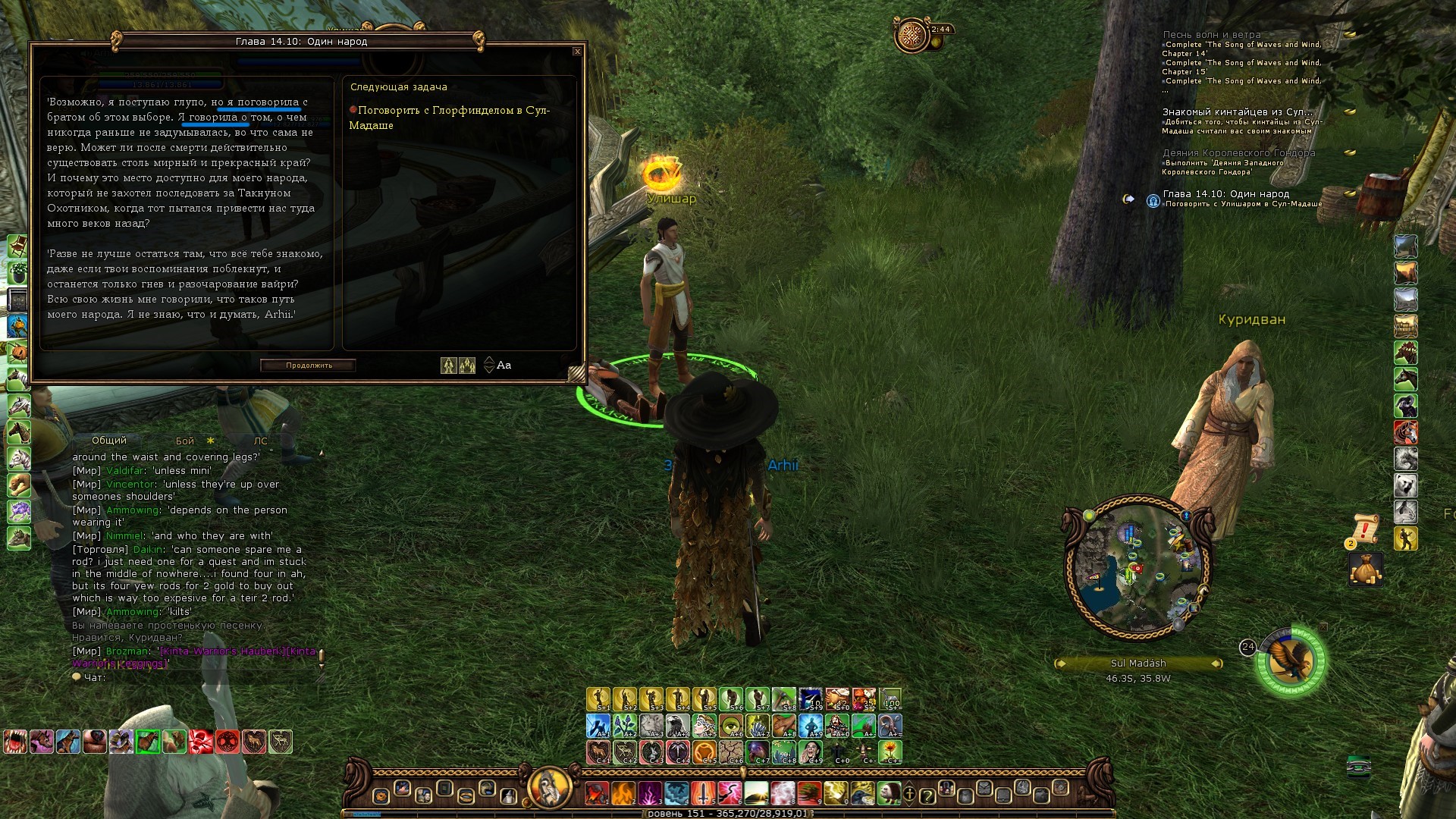Open the question mark help button
Screen dimensions: 1456x819
(927, 795)
